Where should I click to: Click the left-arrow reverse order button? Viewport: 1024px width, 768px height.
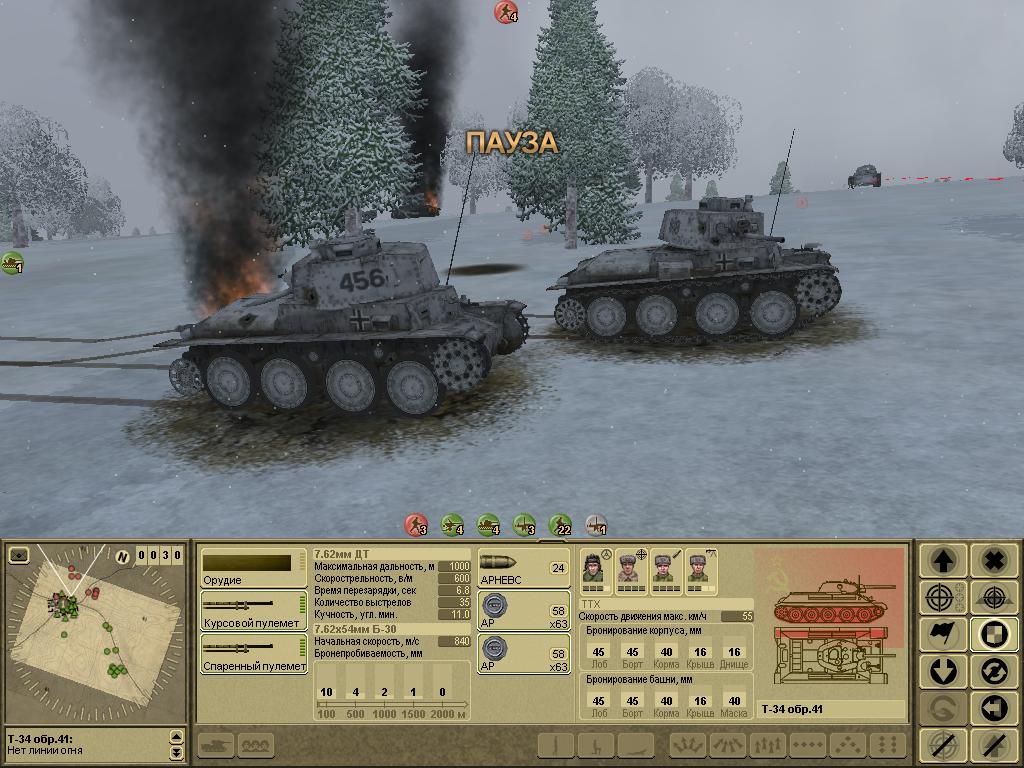993,707
